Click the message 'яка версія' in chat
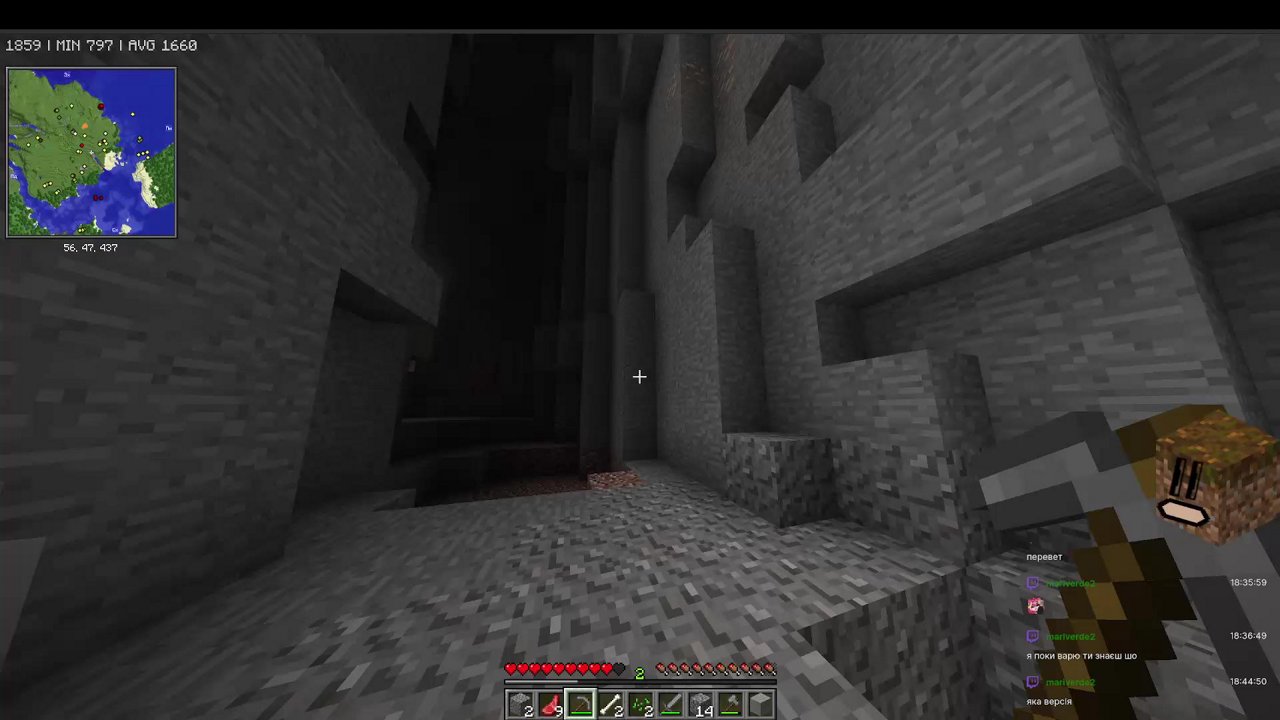1280x720 pixels. pyautogui.click(x=1049, y=701)
